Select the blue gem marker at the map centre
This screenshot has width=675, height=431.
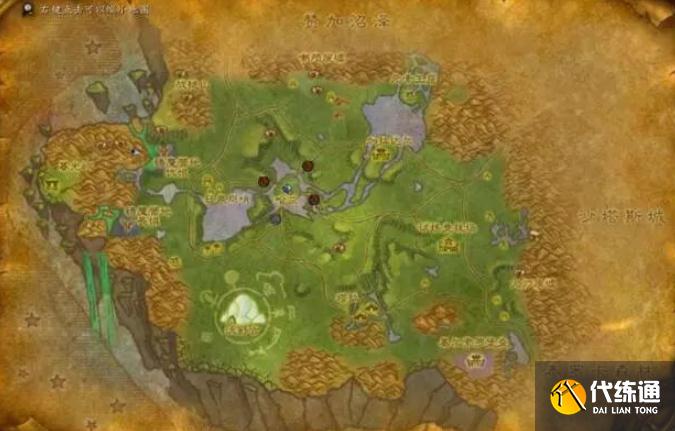click(x=288, y=187)
